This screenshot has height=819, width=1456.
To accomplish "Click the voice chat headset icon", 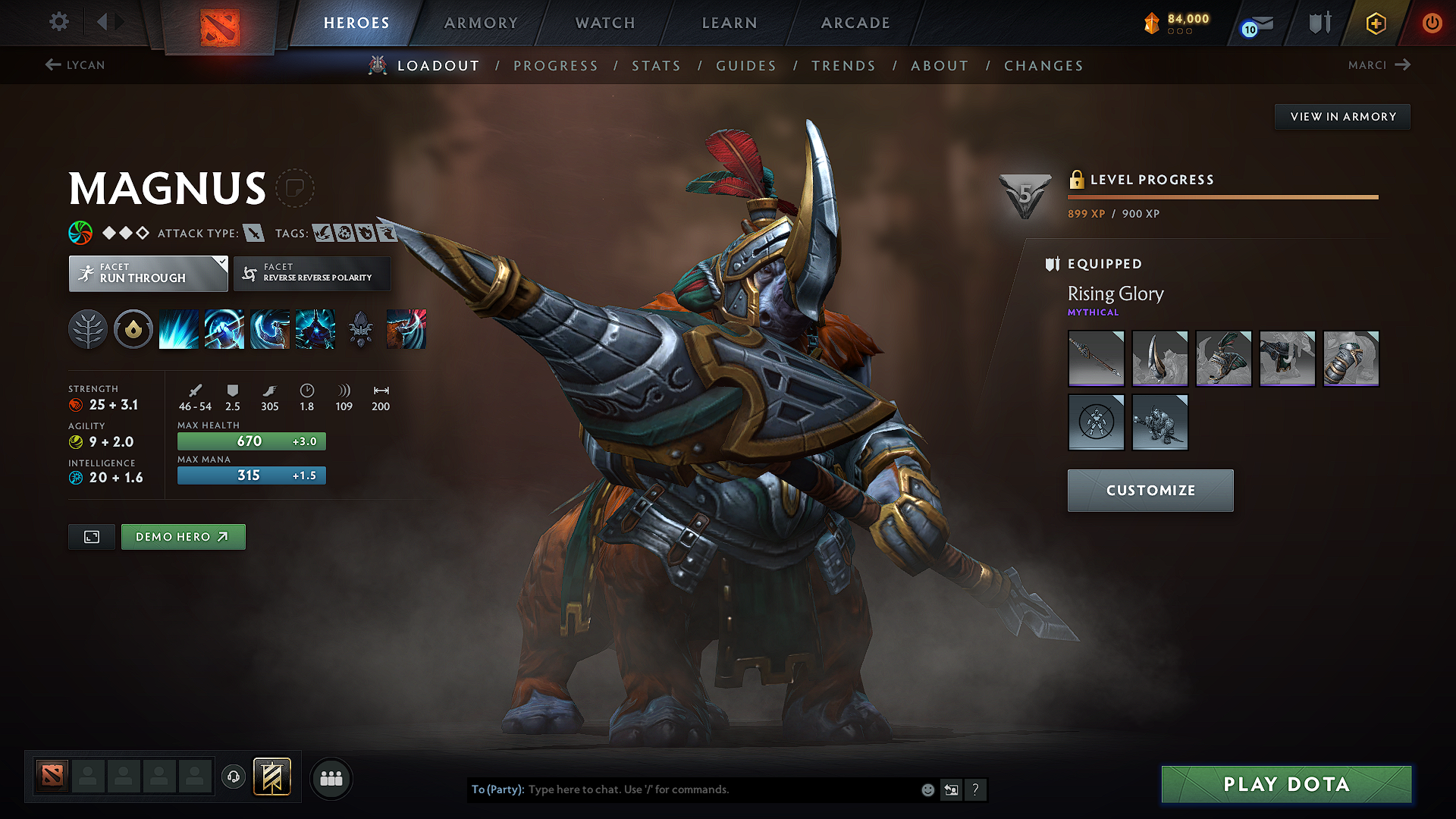I will pyautogui.click(x=233, y=778).
